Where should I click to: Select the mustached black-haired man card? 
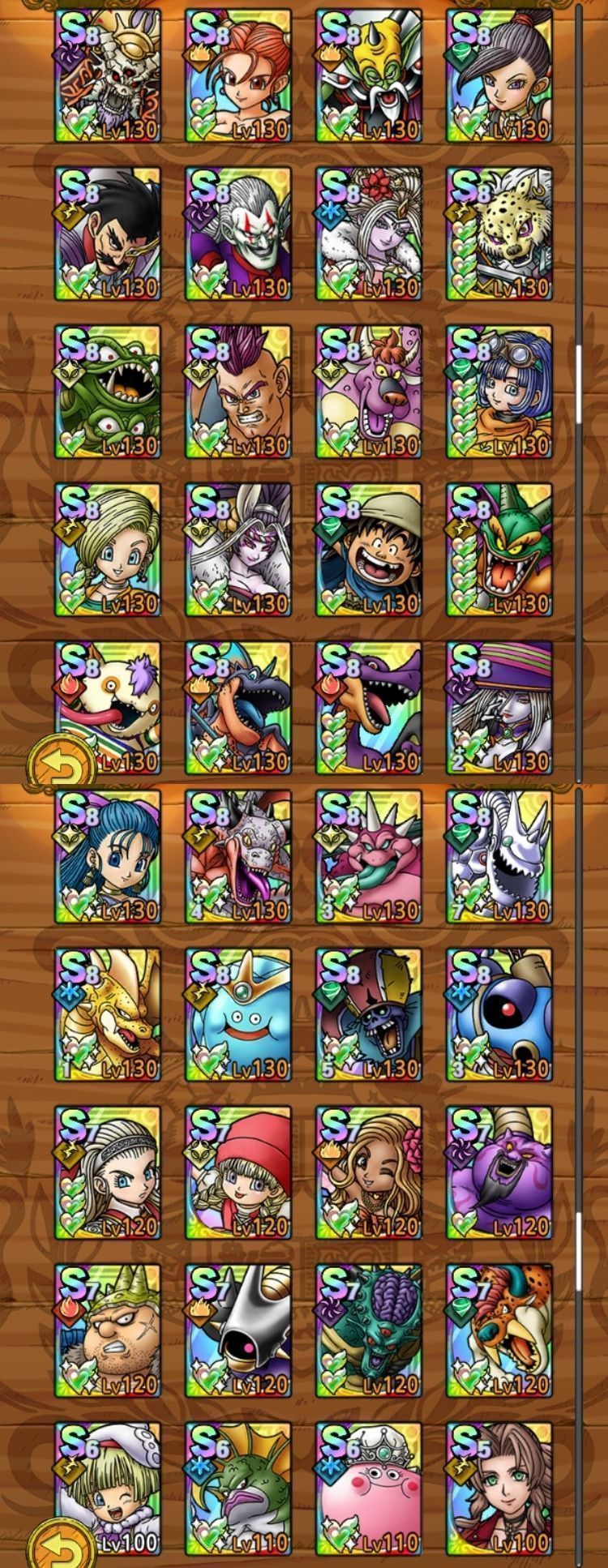108,233
